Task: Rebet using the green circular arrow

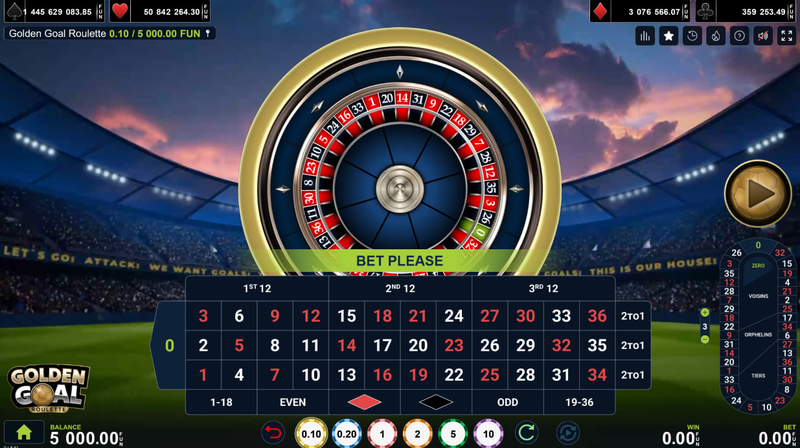Action: 526,433
